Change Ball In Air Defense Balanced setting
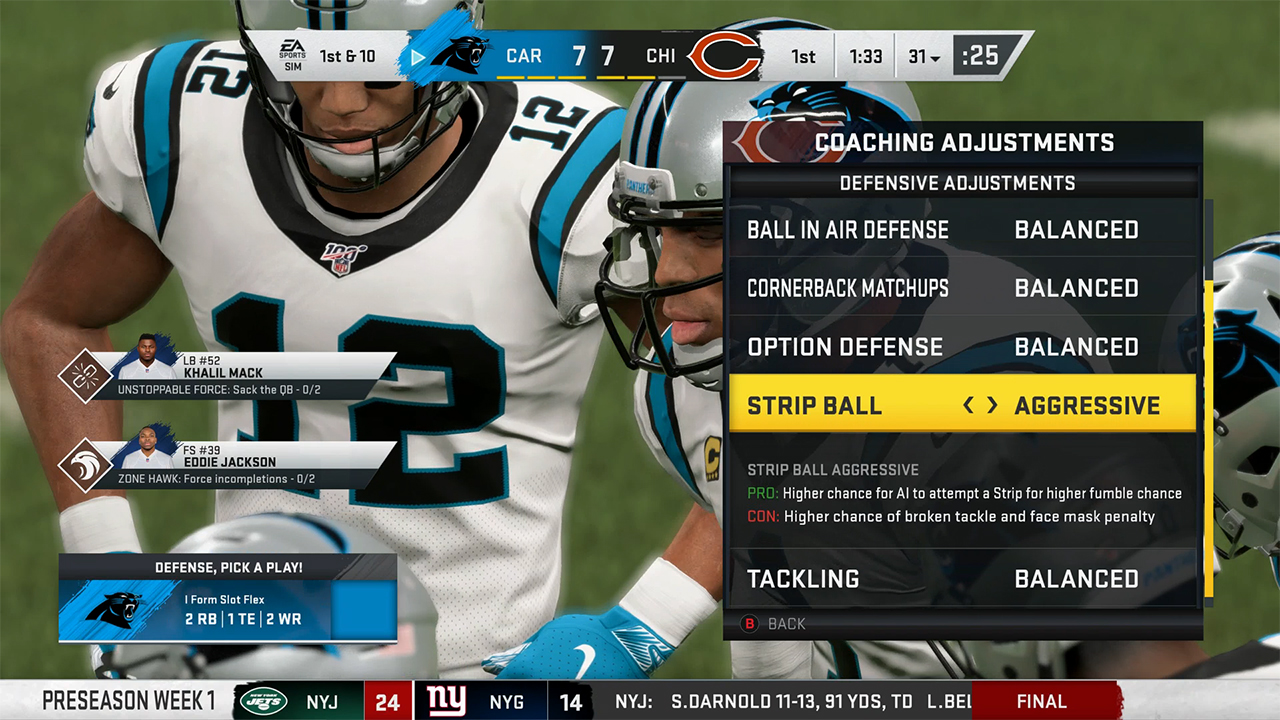Viewport: 1280px width, 720px height. (1076, 230)
